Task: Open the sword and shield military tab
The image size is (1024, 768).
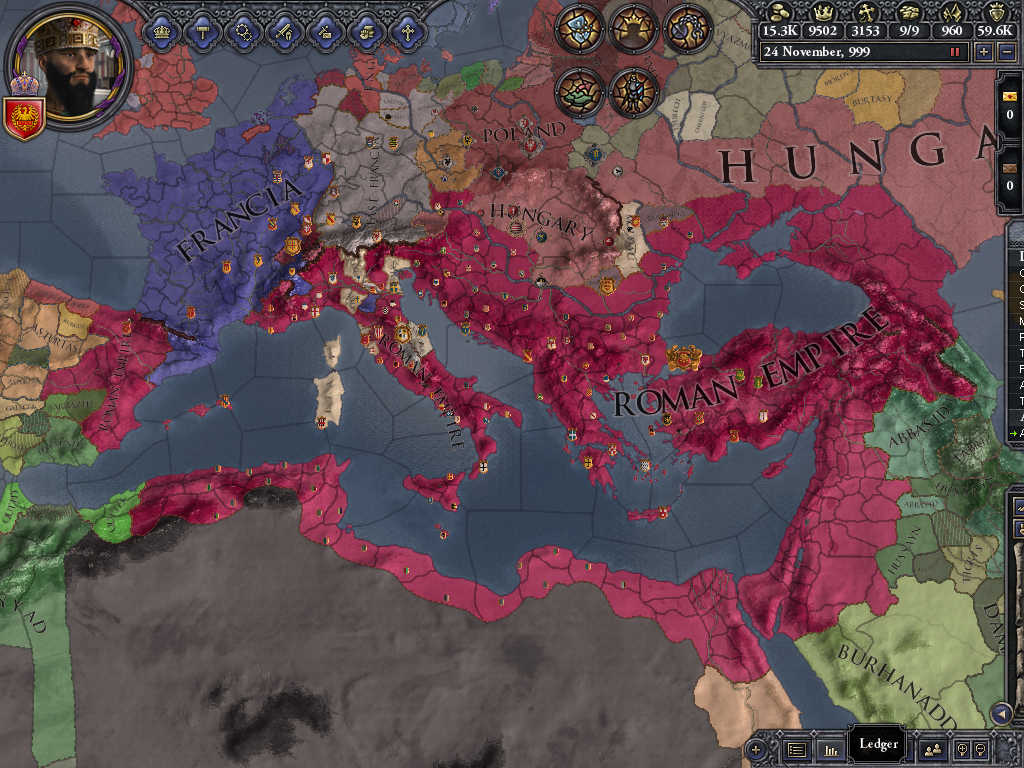Action: tap(283, 30)
